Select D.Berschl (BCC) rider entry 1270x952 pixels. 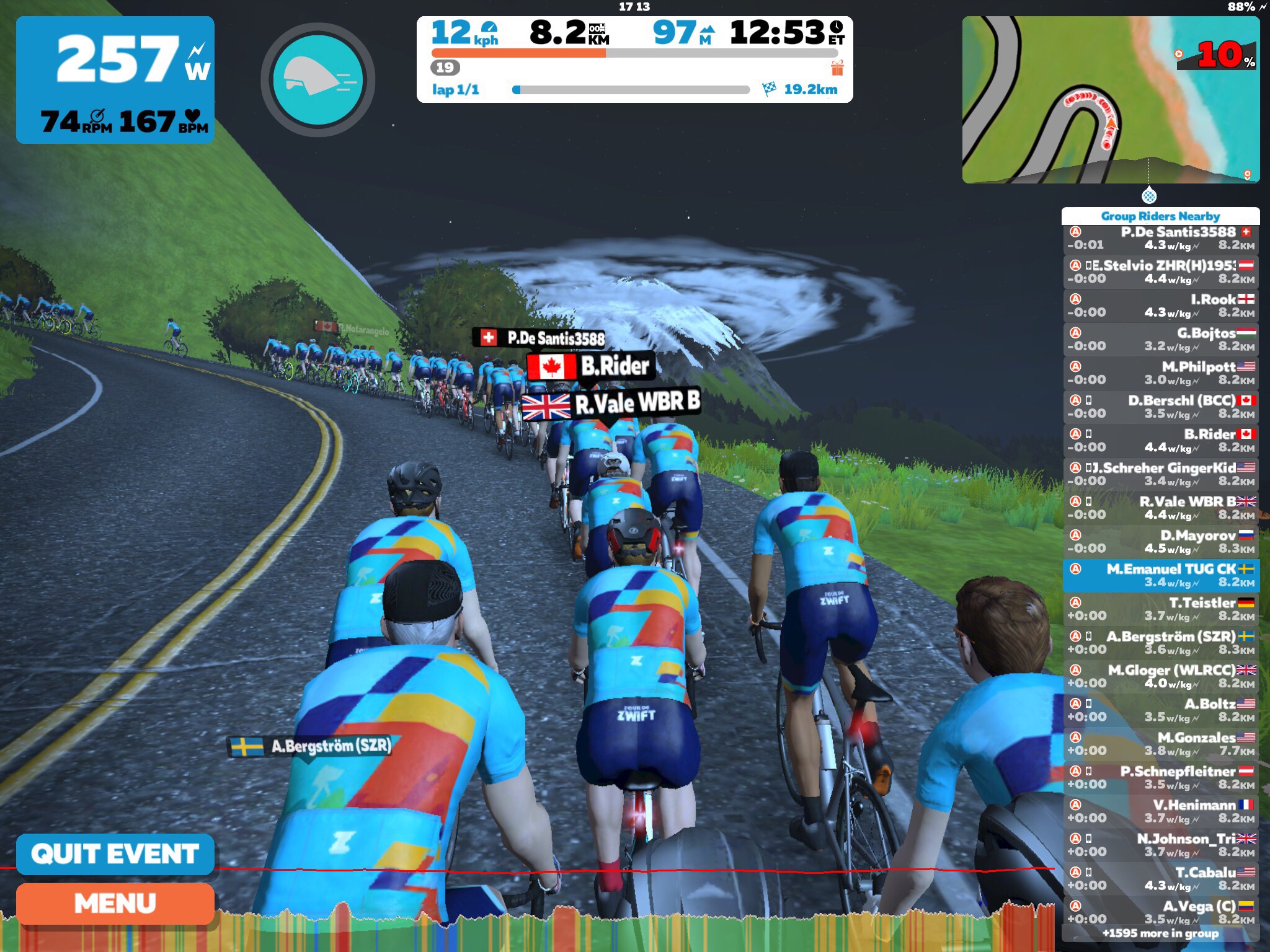(x=1160, y=407)
